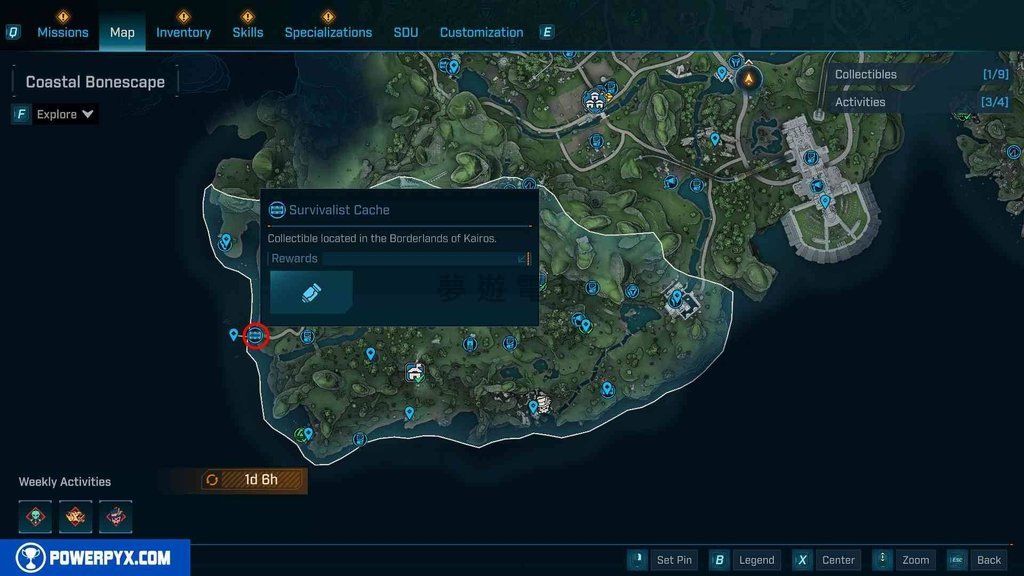Switch to the Missions tab
This screenshot has width=1024, height=576.
(x=63, y=32)
